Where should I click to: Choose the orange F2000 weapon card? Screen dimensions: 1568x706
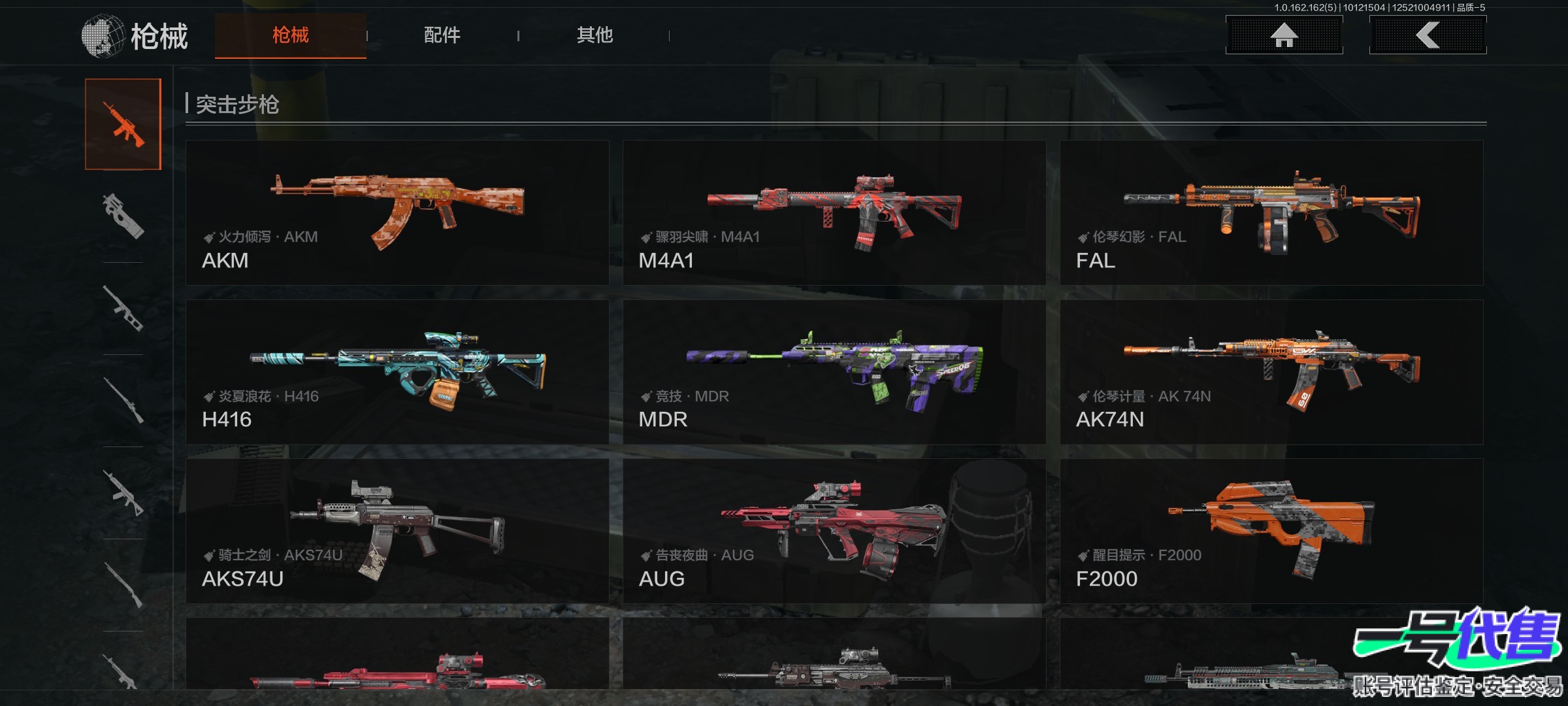(1271, 531)
